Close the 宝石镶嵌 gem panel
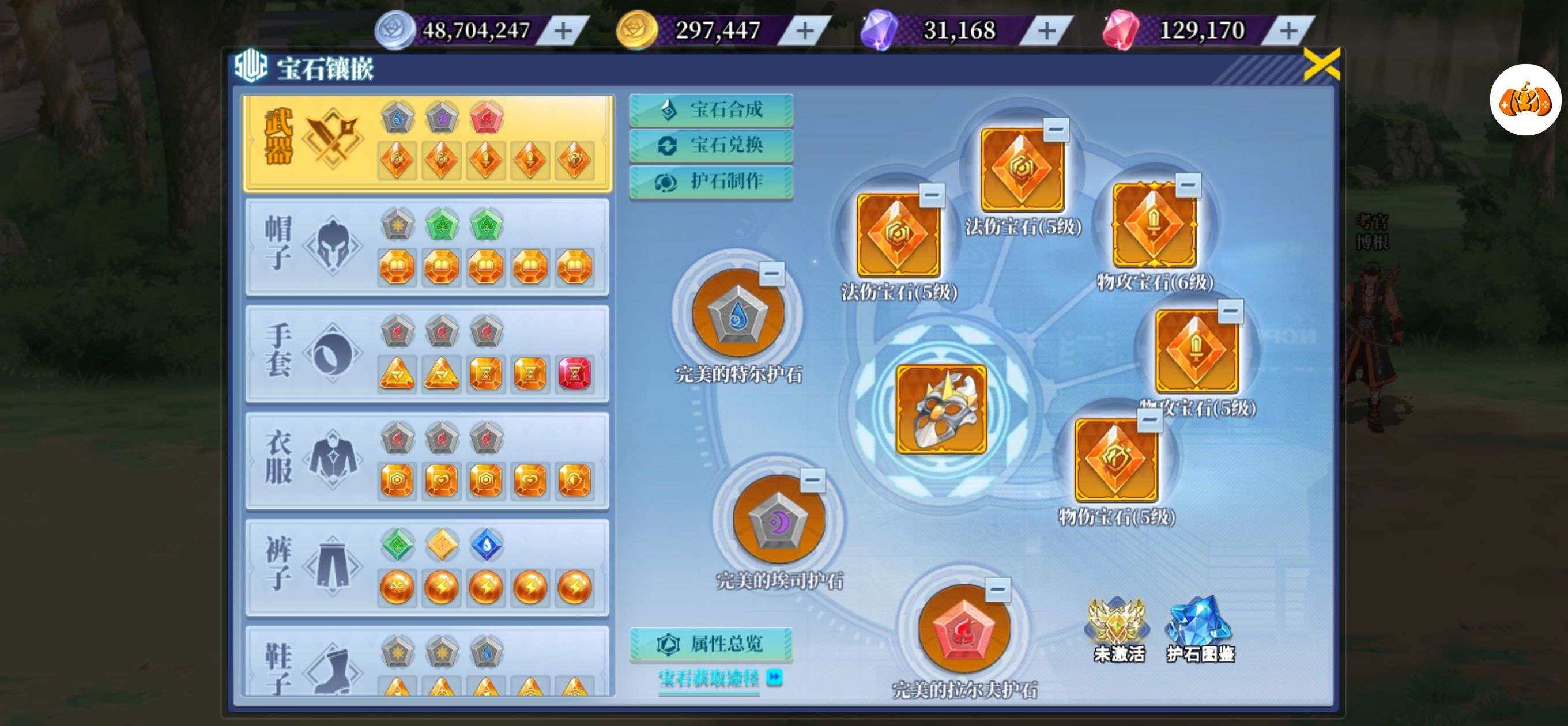 1321,65
